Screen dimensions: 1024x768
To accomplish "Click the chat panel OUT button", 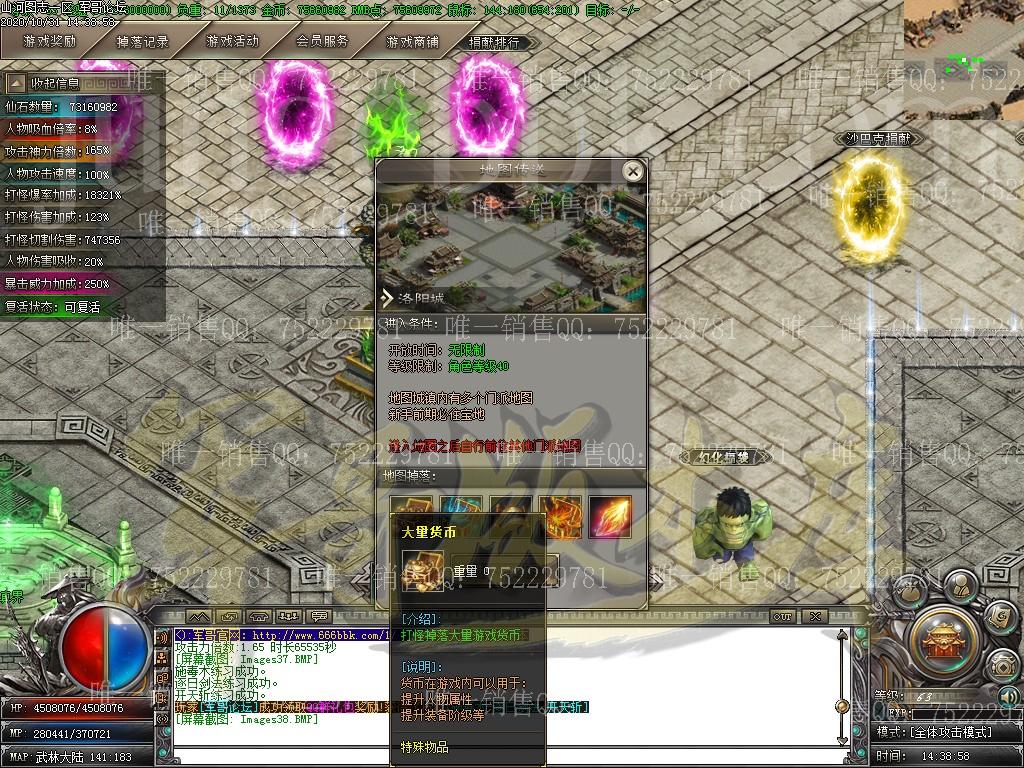I will (x=782, y=617).
